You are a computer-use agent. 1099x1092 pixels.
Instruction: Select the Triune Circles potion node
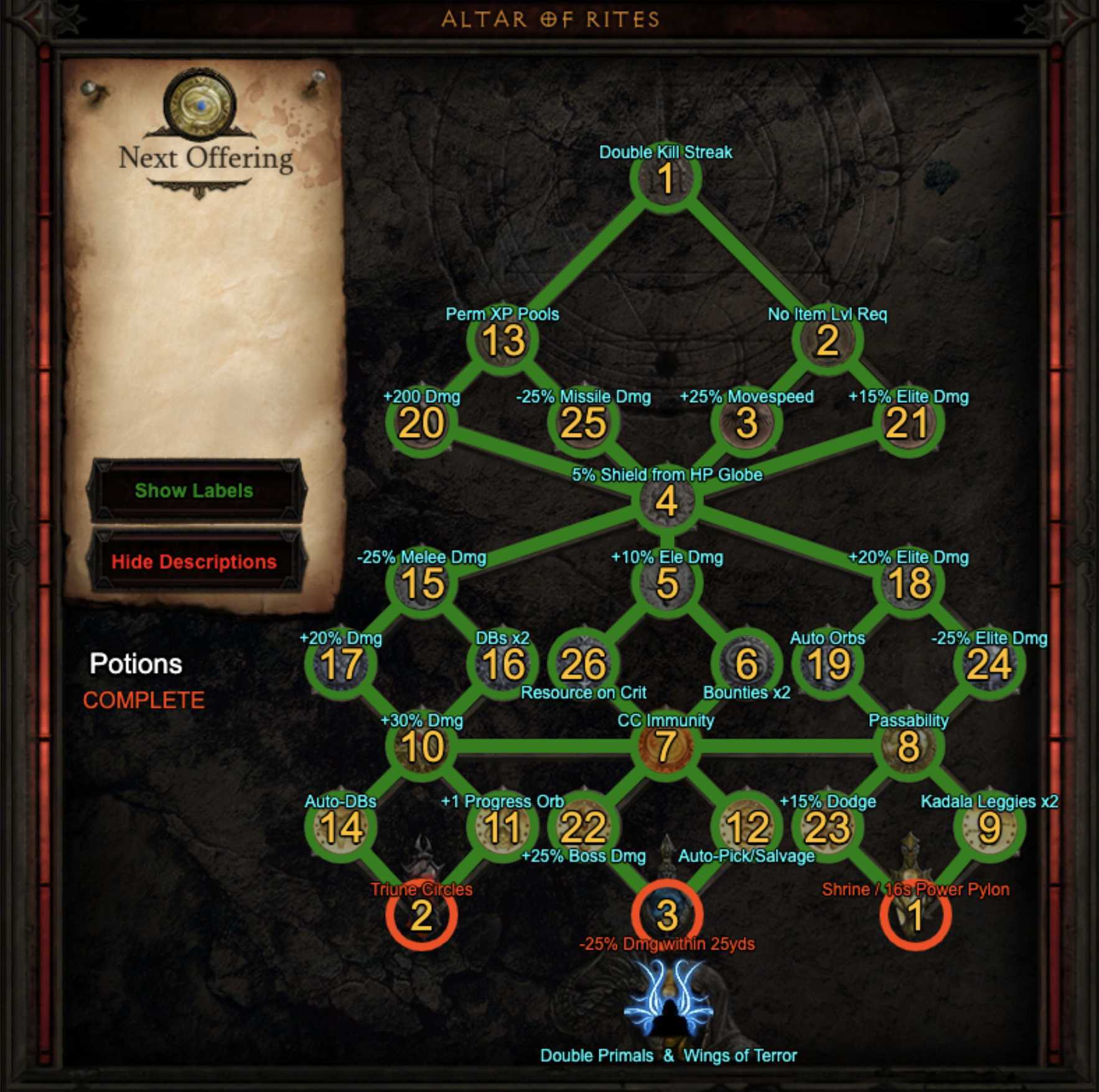tap(421, 915)
